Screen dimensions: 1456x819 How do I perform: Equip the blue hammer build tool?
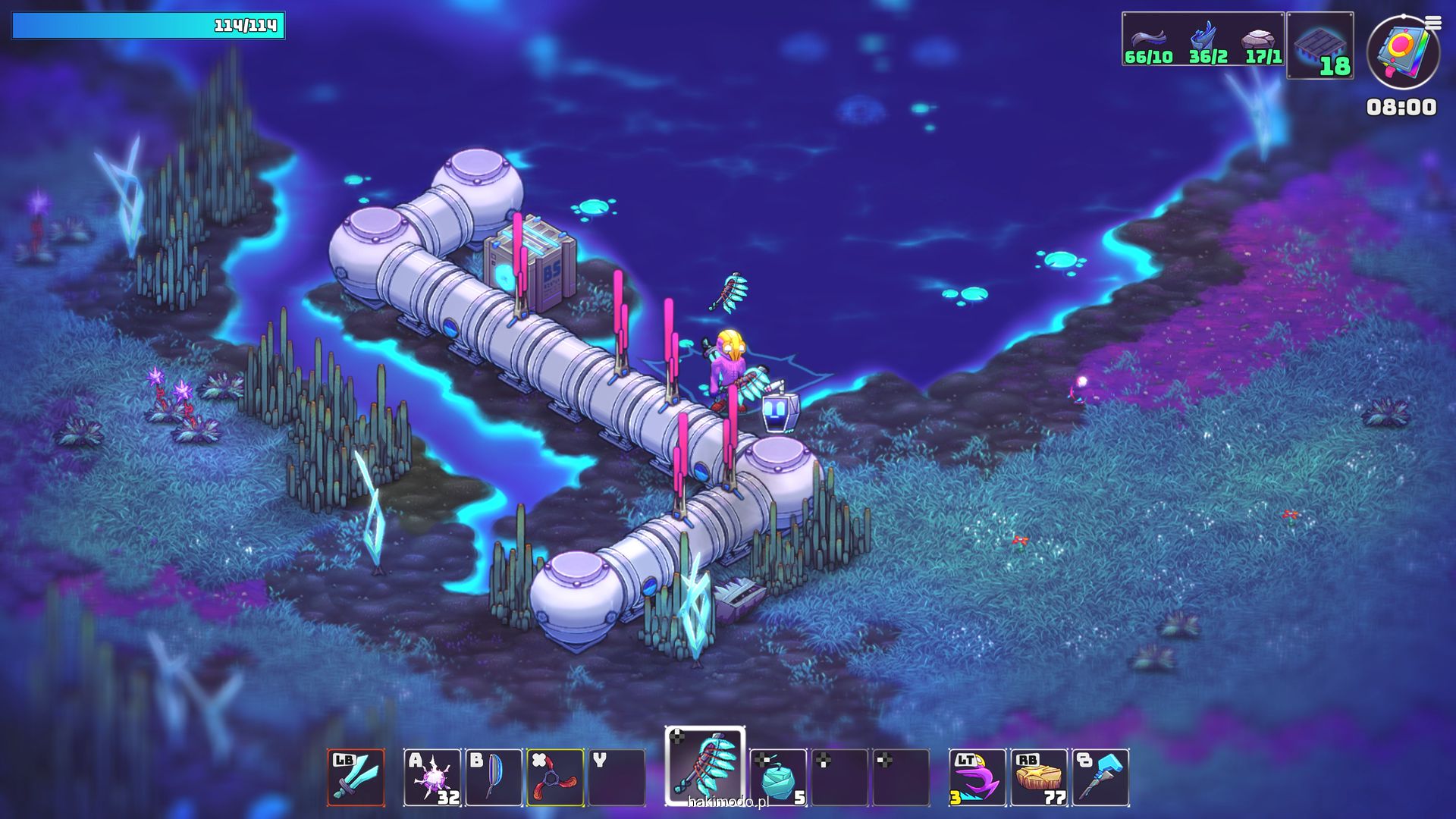click(1100, 777)
